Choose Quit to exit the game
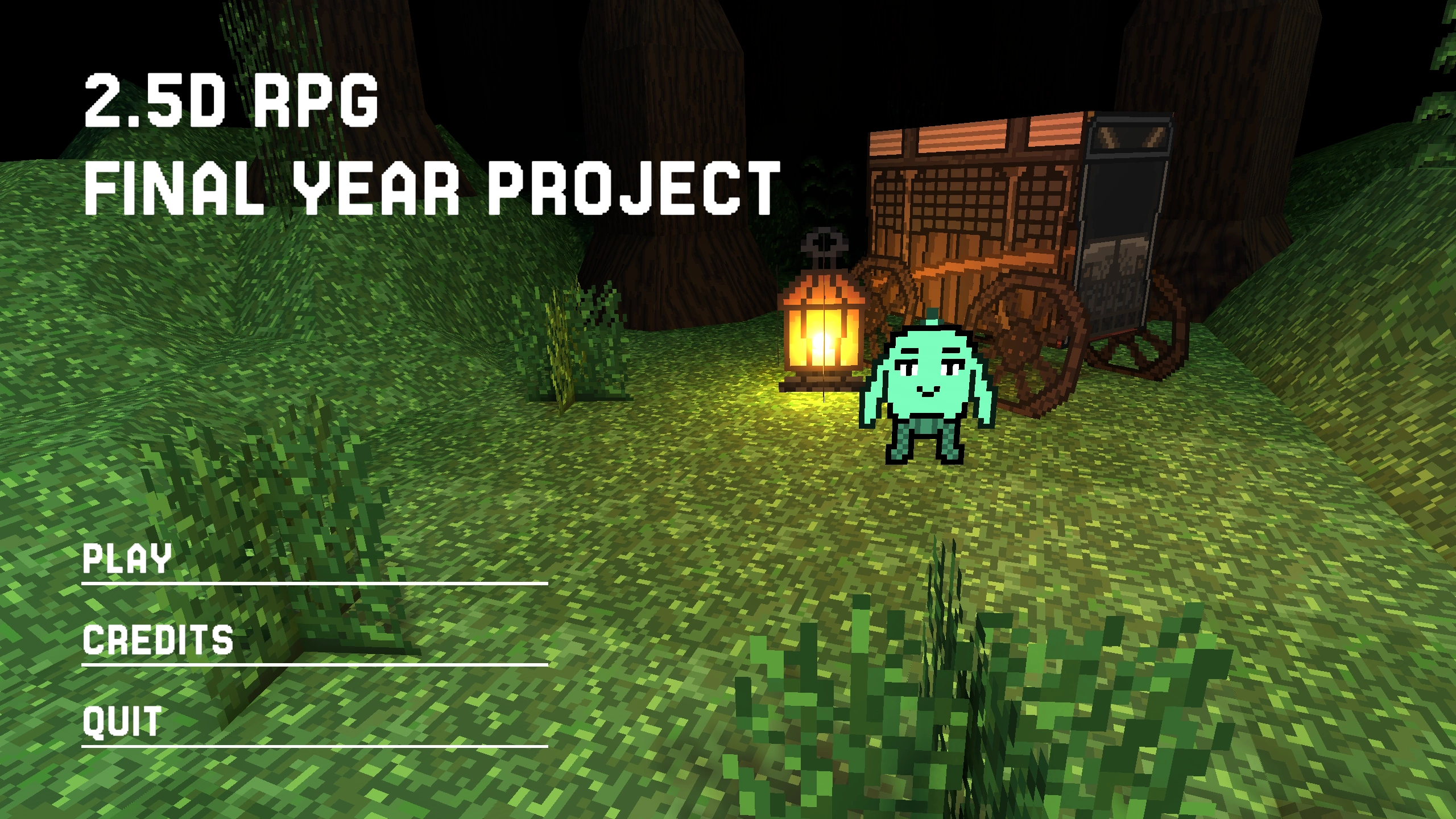Screen dimensions: 1456x819 122,722
